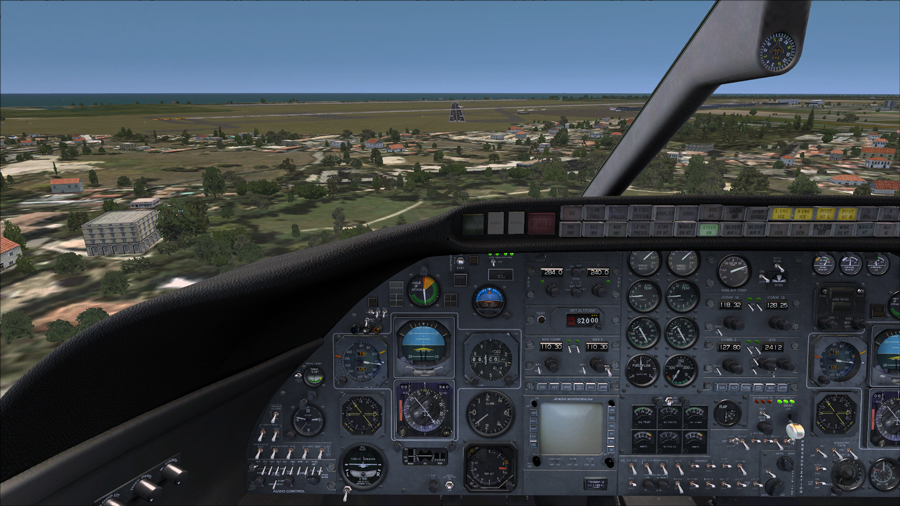The height and width of the screenshot is (506, 900).
Task: Click the COMM 1A 118.32 frequency display
Action: pos(731,305)
